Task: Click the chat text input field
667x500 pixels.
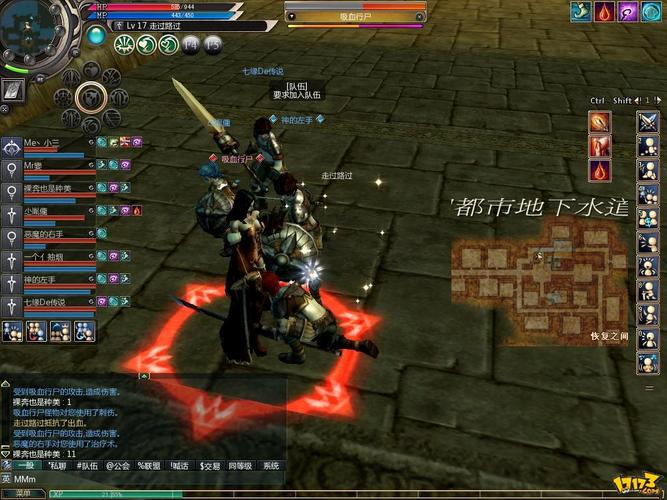Action: click(x=150, y=480)
